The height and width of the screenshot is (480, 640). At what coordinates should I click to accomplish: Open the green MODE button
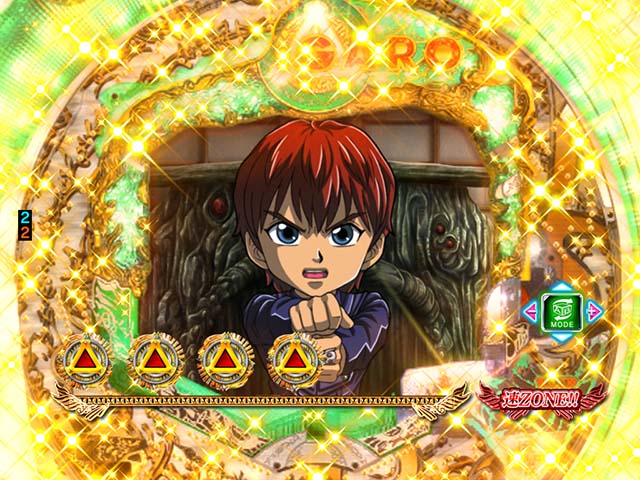[561, 312]
